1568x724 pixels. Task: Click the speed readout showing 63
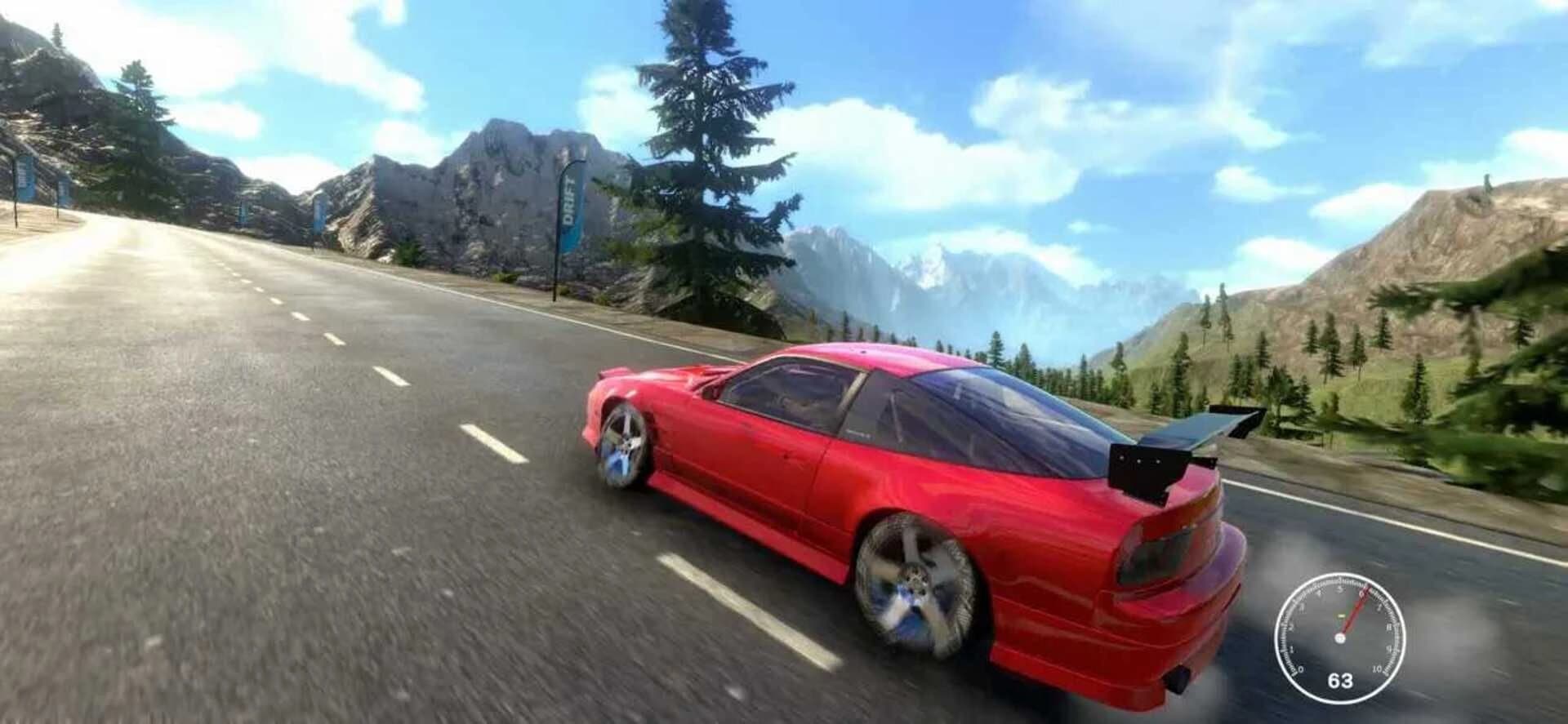(x=1340, y=680)
